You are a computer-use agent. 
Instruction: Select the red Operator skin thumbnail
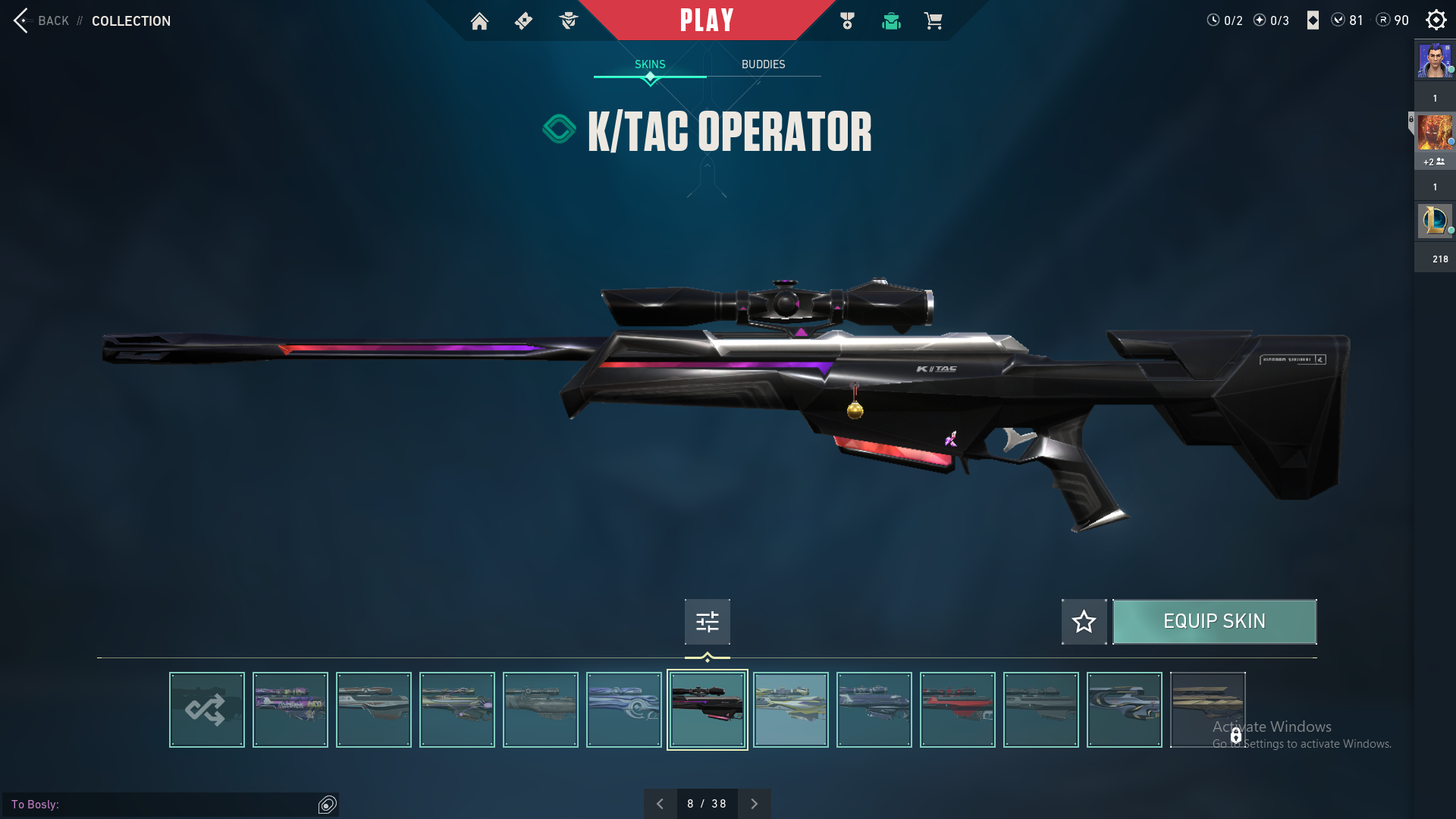tap(958, 710)
